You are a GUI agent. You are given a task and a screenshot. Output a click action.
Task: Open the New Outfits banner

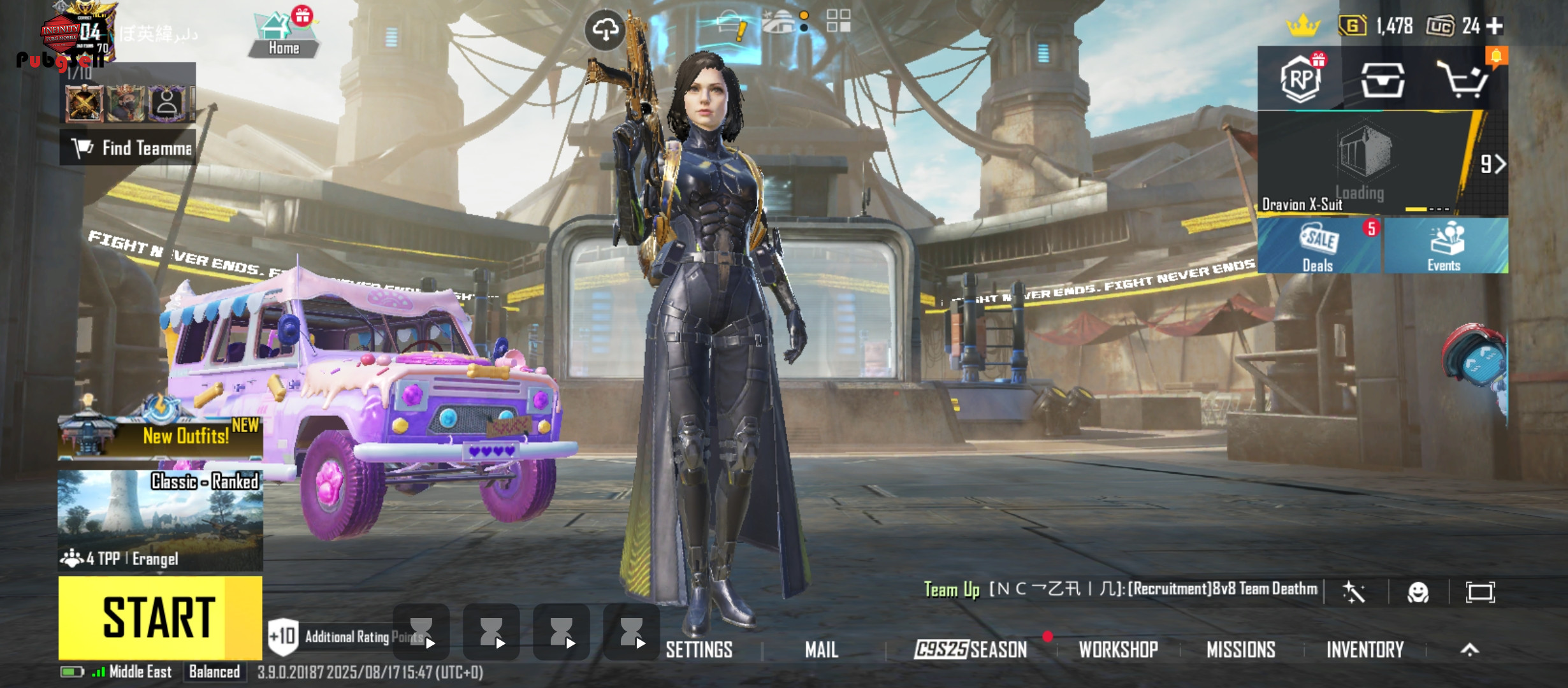pos(160,436)
